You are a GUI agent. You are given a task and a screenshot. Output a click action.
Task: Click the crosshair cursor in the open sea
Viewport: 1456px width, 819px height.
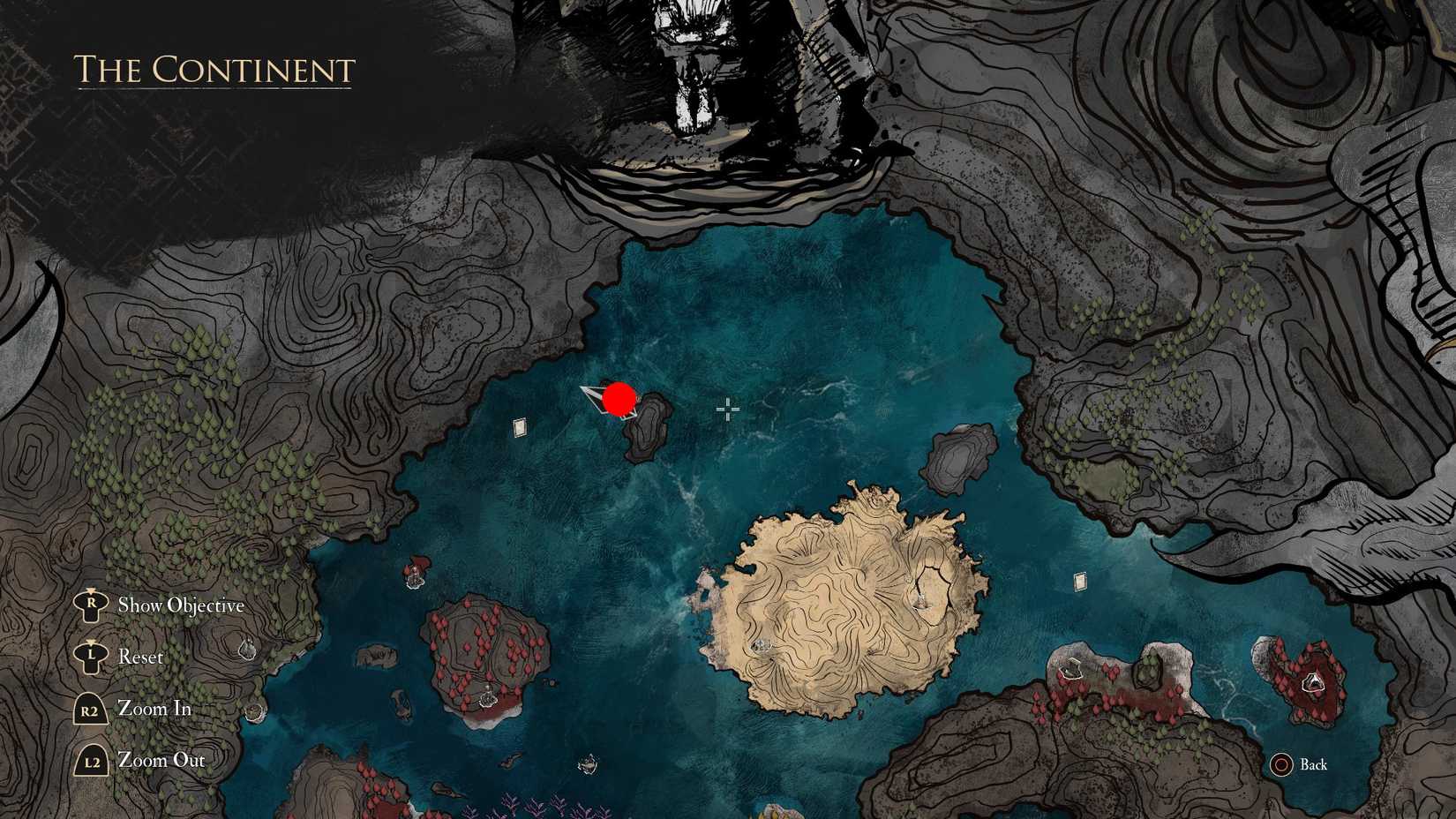pyautogui.click(x=728, y=408)
